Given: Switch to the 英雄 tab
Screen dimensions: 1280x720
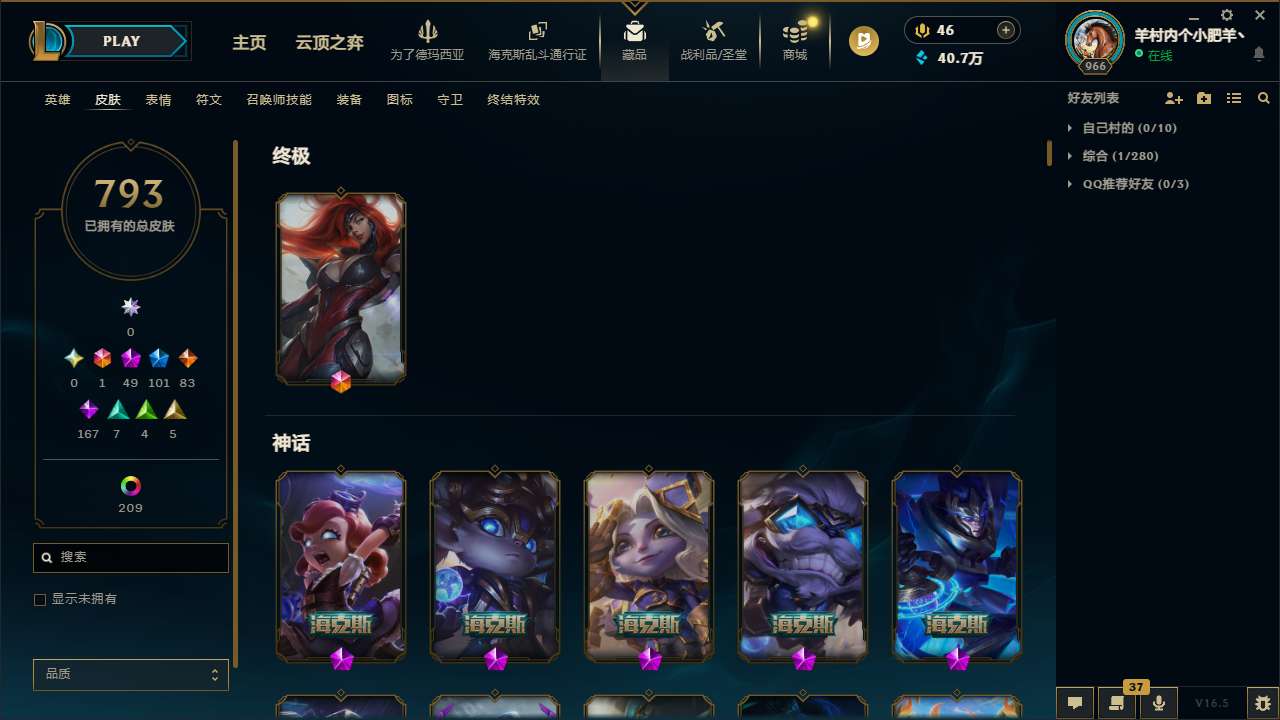Looking at the screenshot, I should [x=57, y=100].
